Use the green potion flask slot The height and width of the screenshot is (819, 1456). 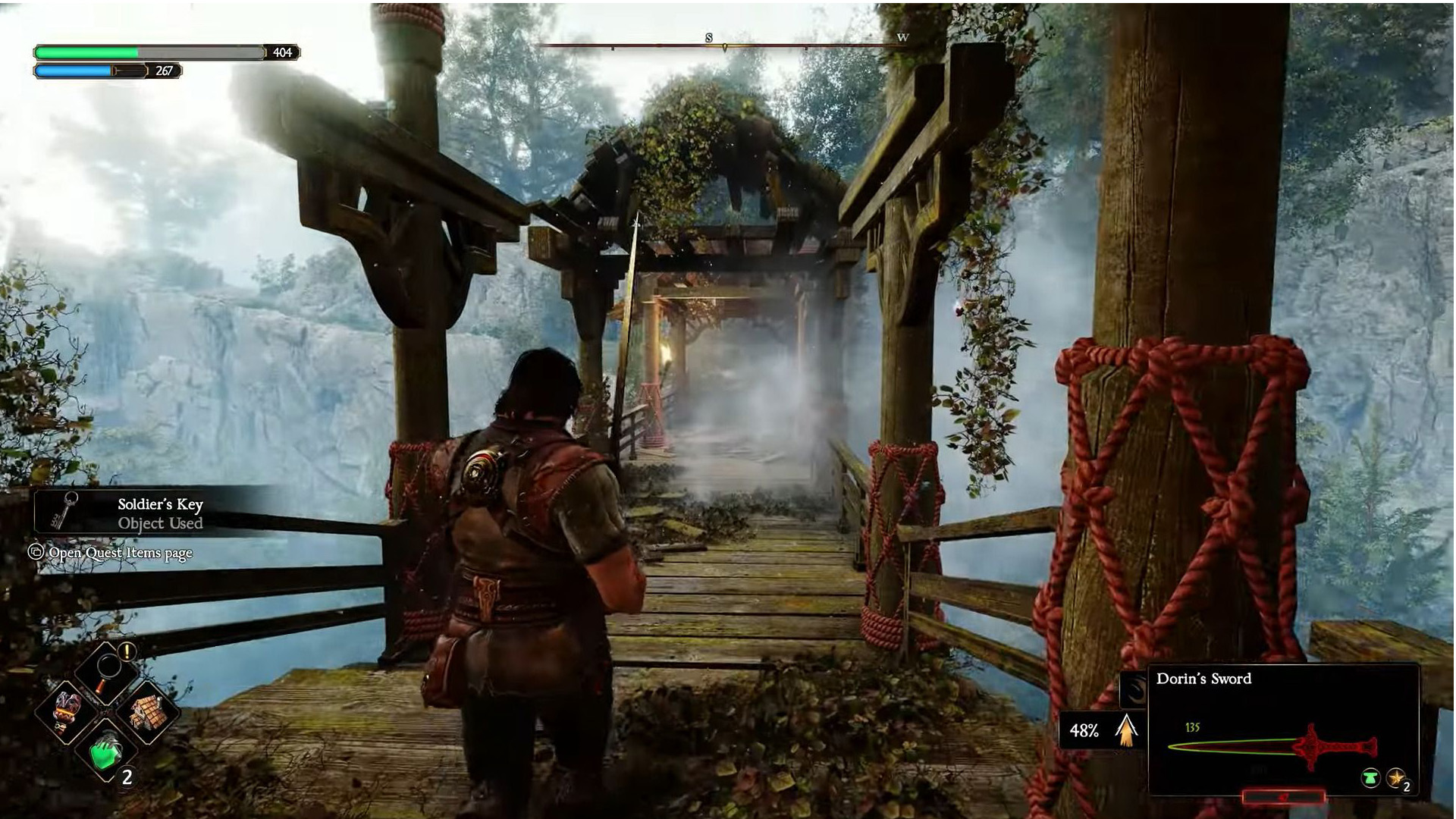tap(107, 752)
